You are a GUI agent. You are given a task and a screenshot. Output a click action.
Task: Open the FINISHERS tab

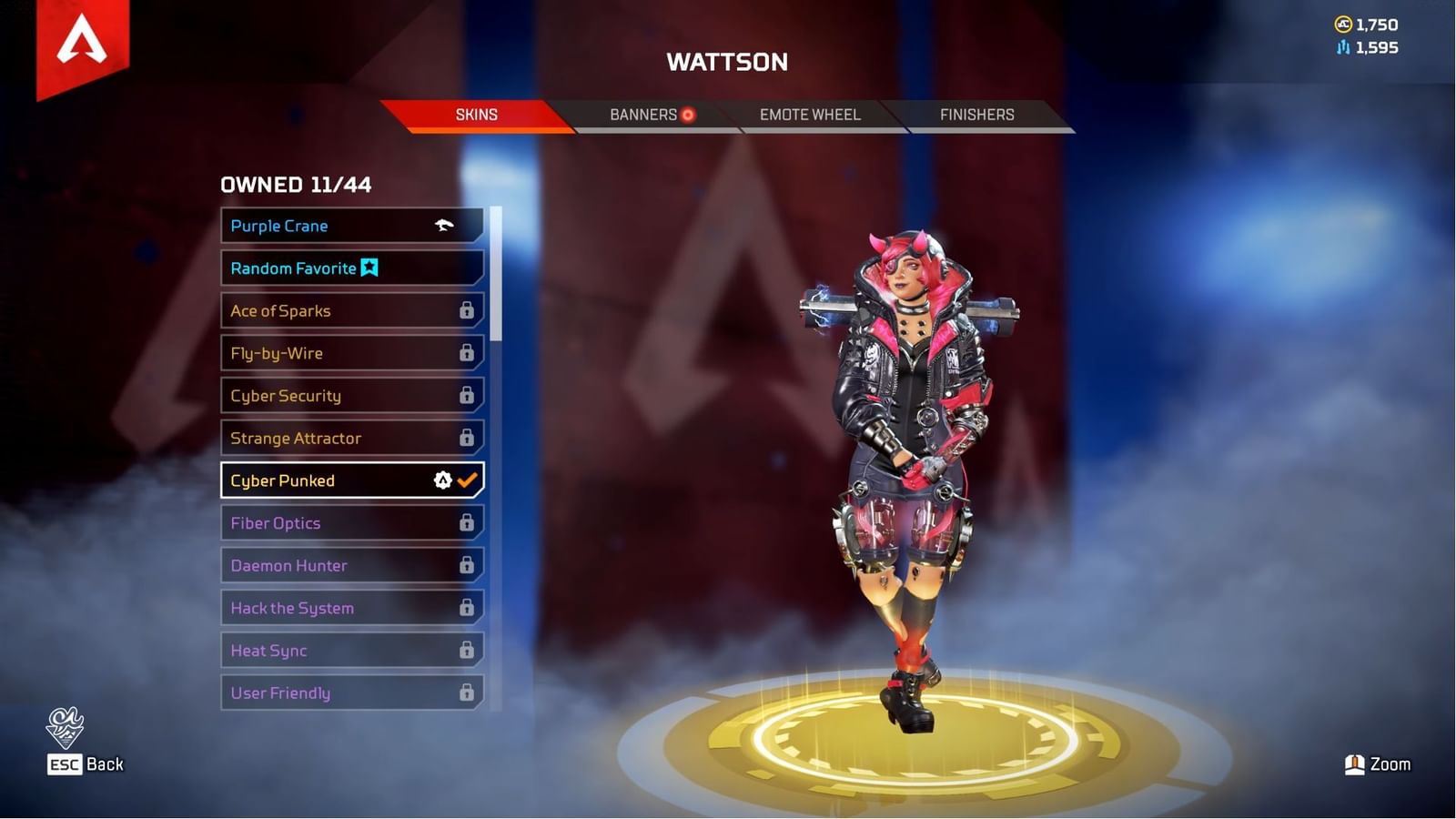tap(976, 115)
